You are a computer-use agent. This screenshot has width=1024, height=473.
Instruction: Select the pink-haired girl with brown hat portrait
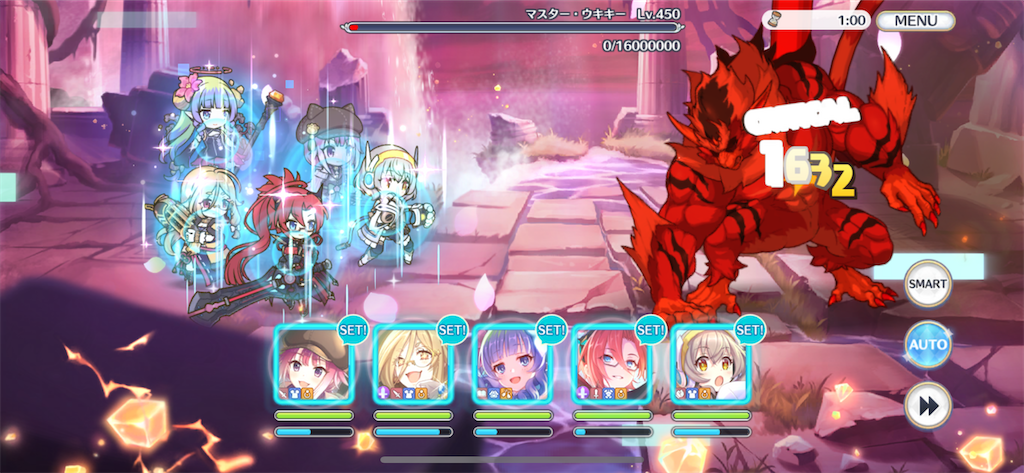[x=313, y=361]
